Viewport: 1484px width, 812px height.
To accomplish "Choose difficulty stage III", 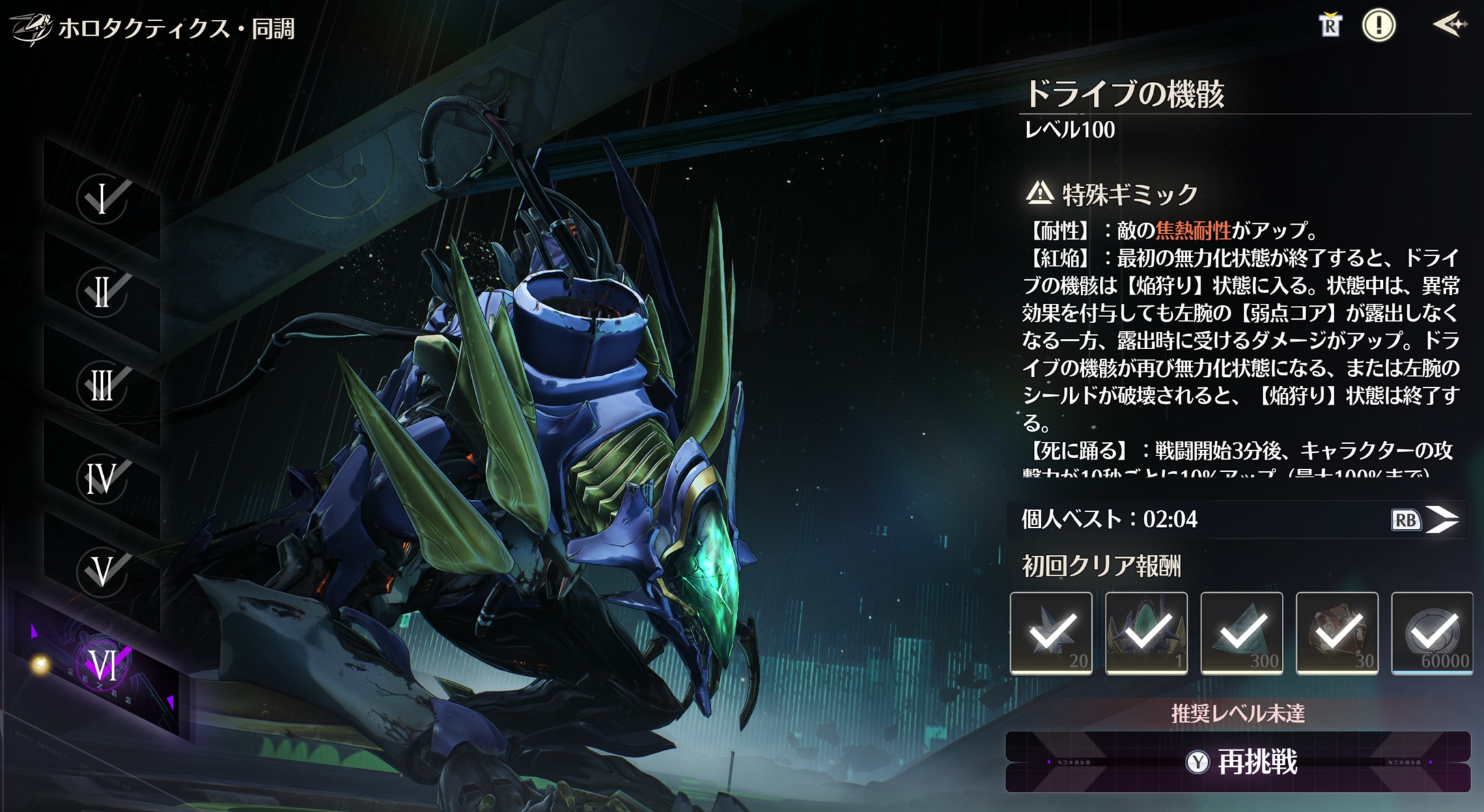I will [x=102, y=385].
